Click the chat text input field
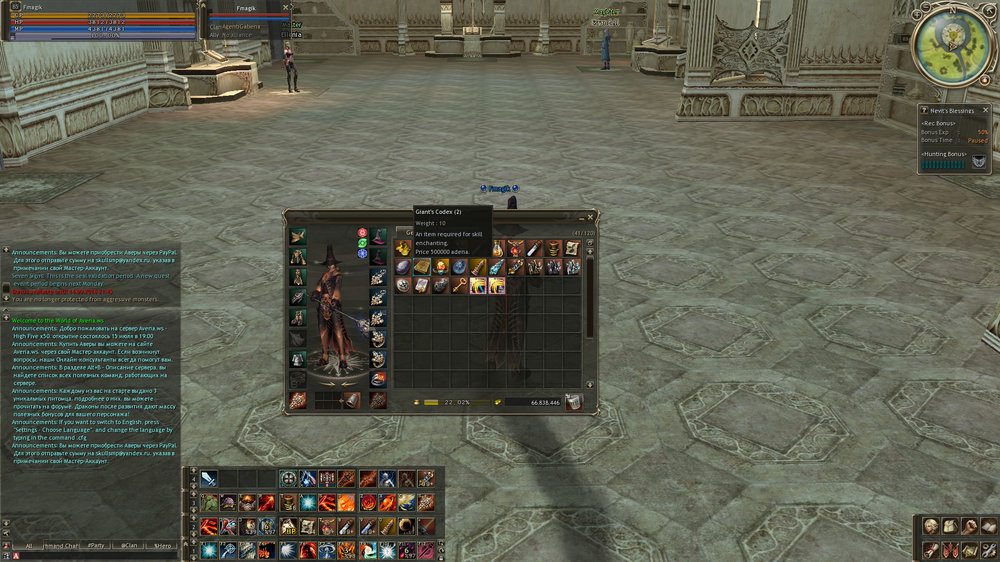This screenshot has width=1000, height=562. click(x=100, y=555)
